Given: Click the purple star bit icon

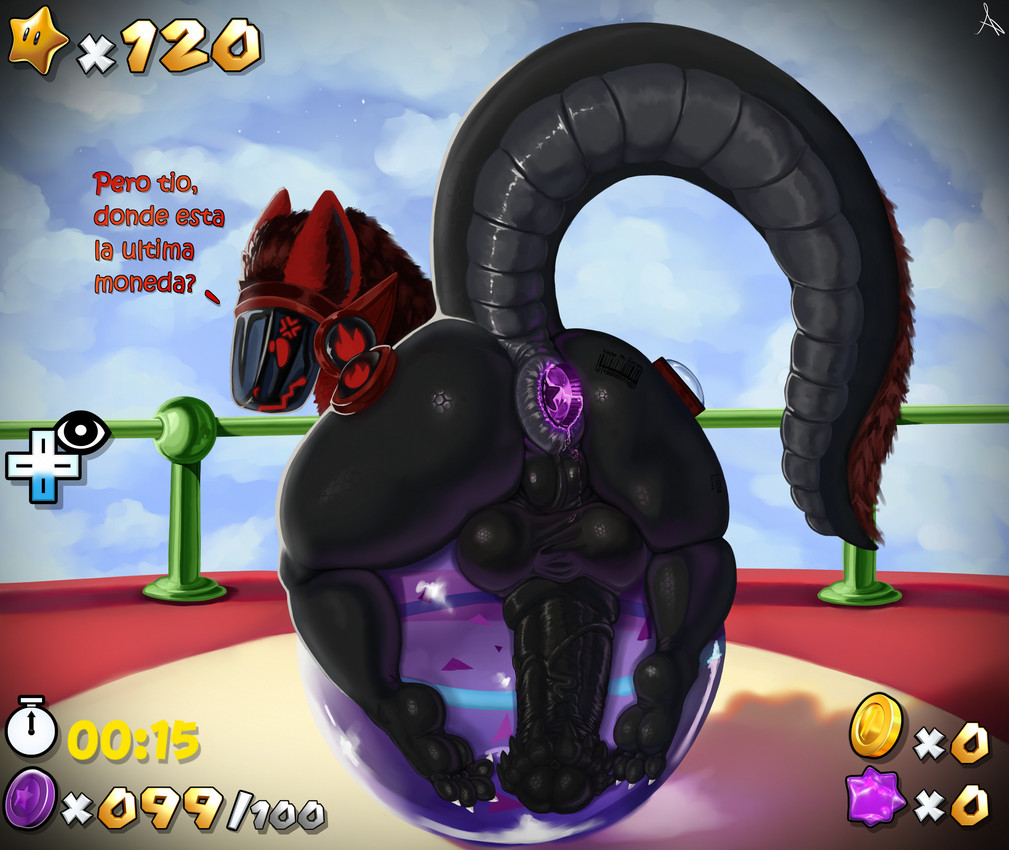Looking at the screenshot, I should coord(875,798).
